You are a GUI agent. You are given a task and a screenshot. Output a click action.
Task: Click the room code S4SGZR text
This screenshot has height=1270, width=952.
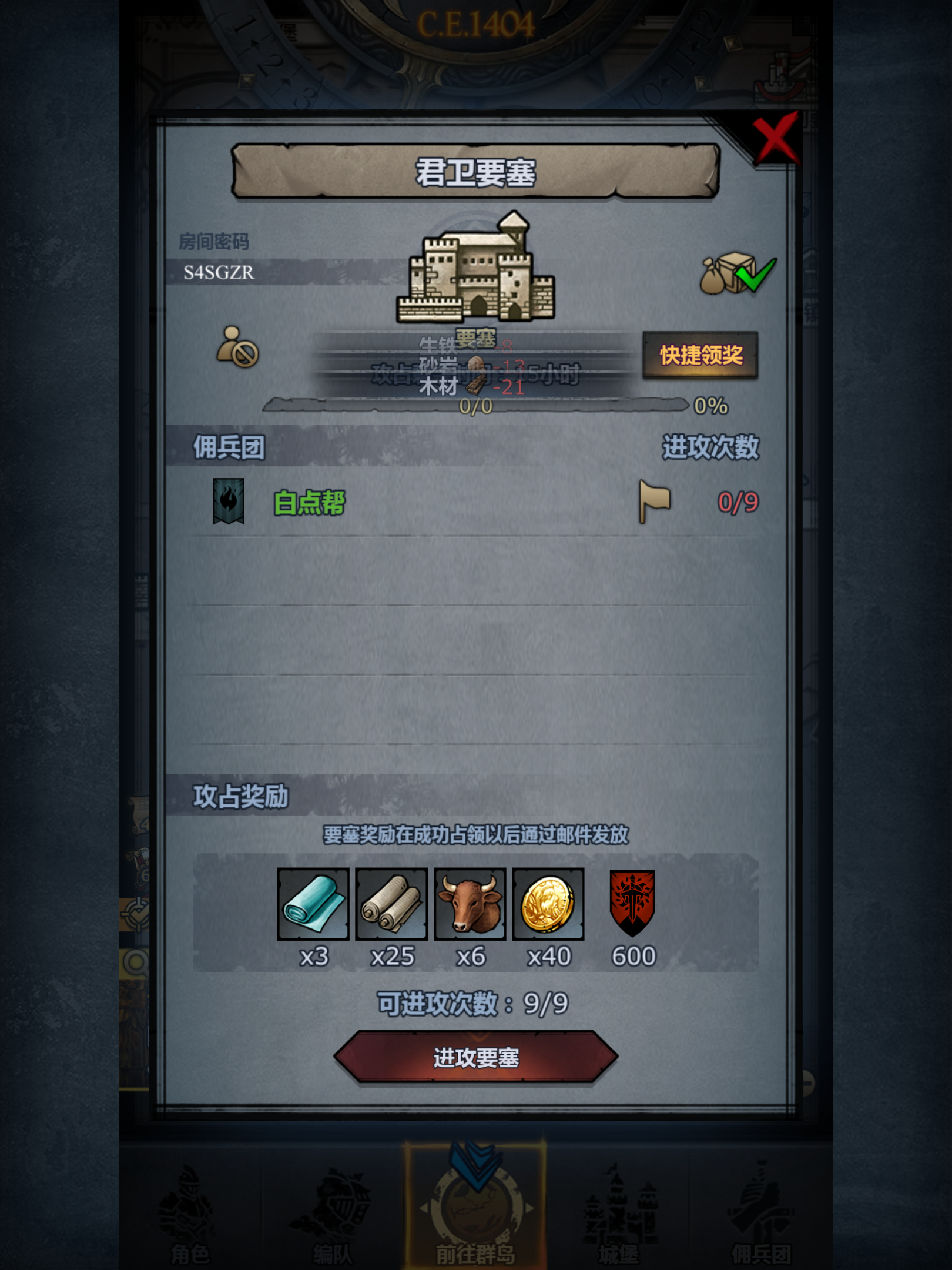tap(219, 272)
